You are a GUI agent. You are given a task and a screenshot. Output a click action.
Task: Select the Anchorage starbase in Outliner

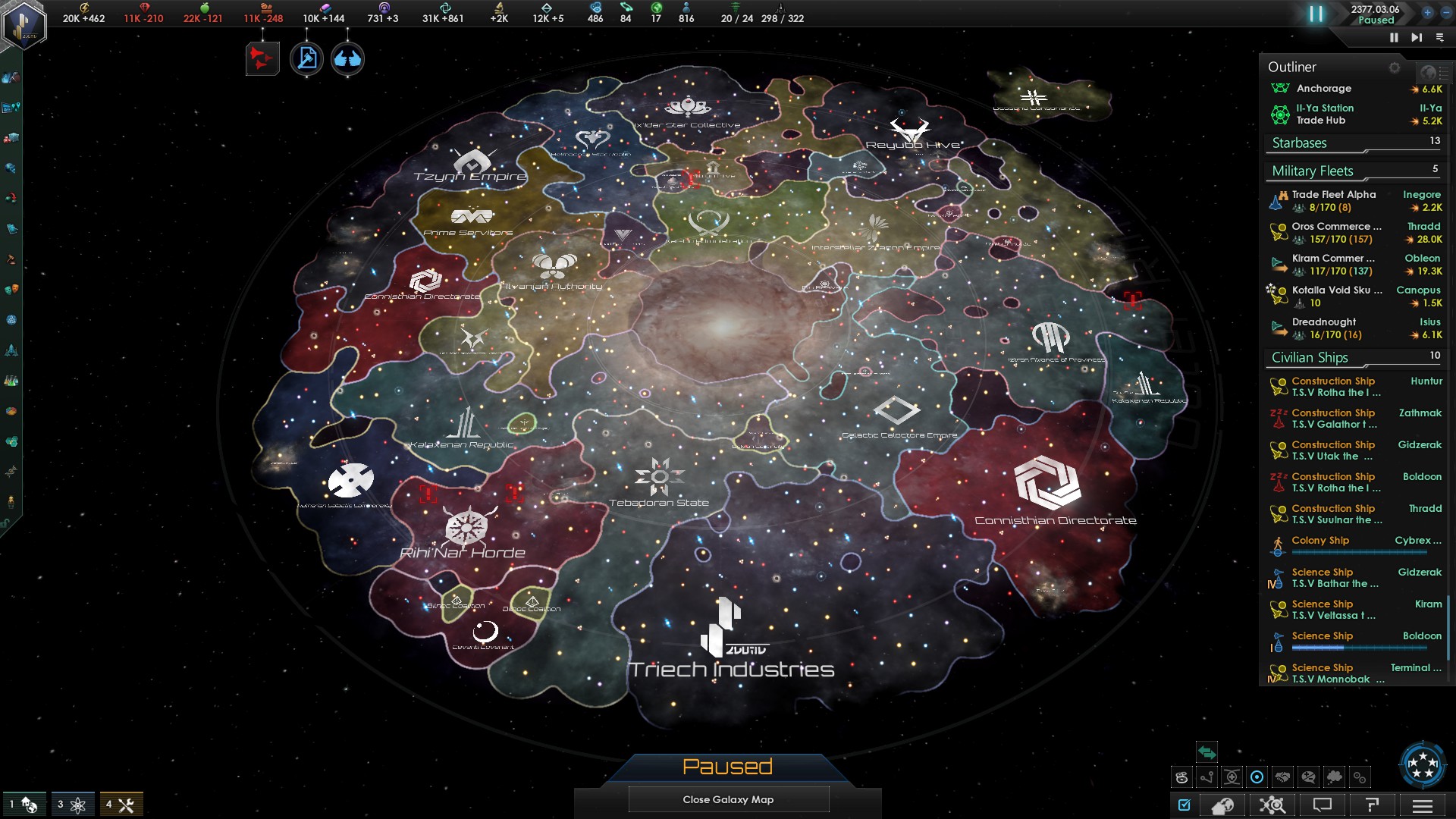pyautogui.click(x=1323, y=89)
